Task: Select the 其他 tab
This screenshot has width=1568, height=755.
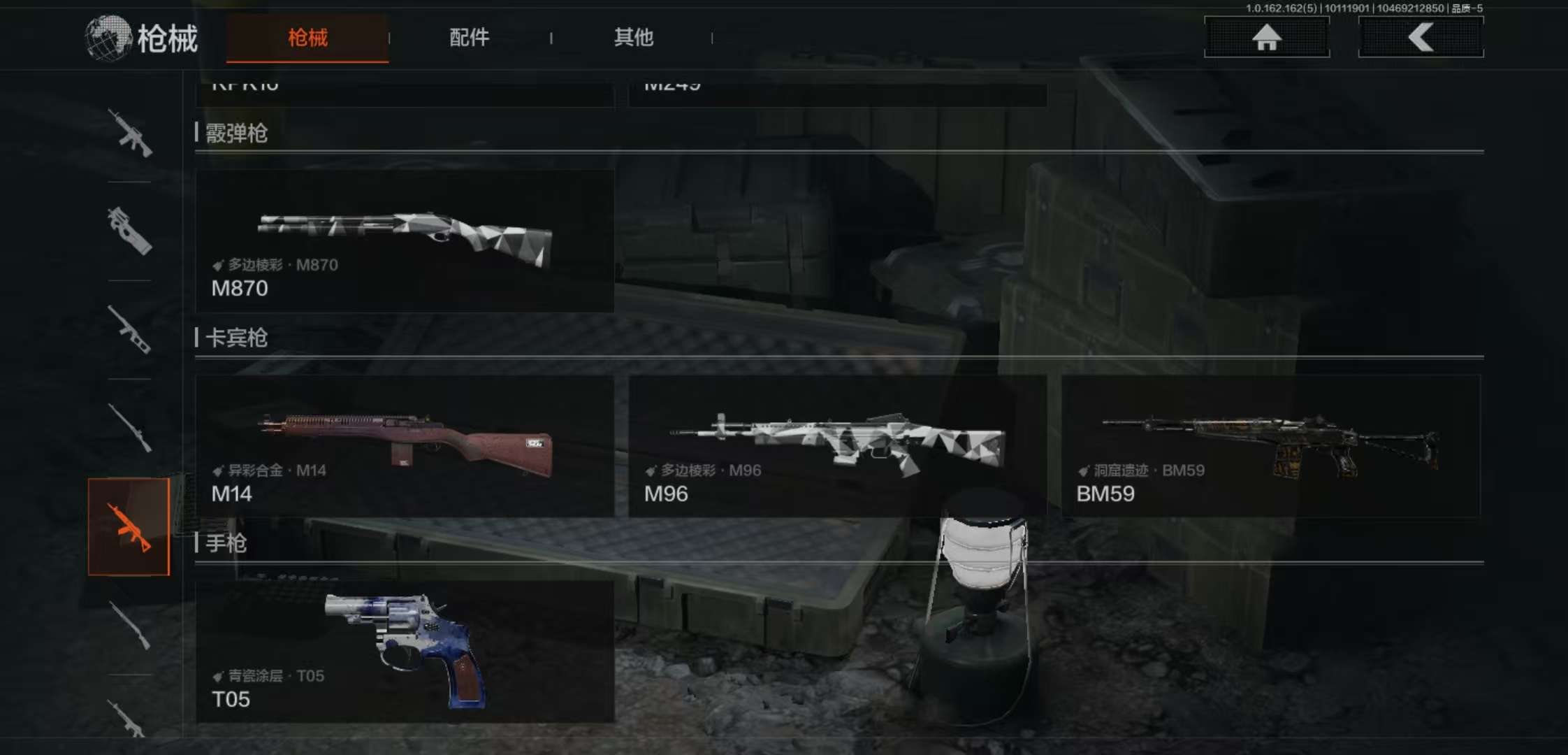Action: click(633, 38)
